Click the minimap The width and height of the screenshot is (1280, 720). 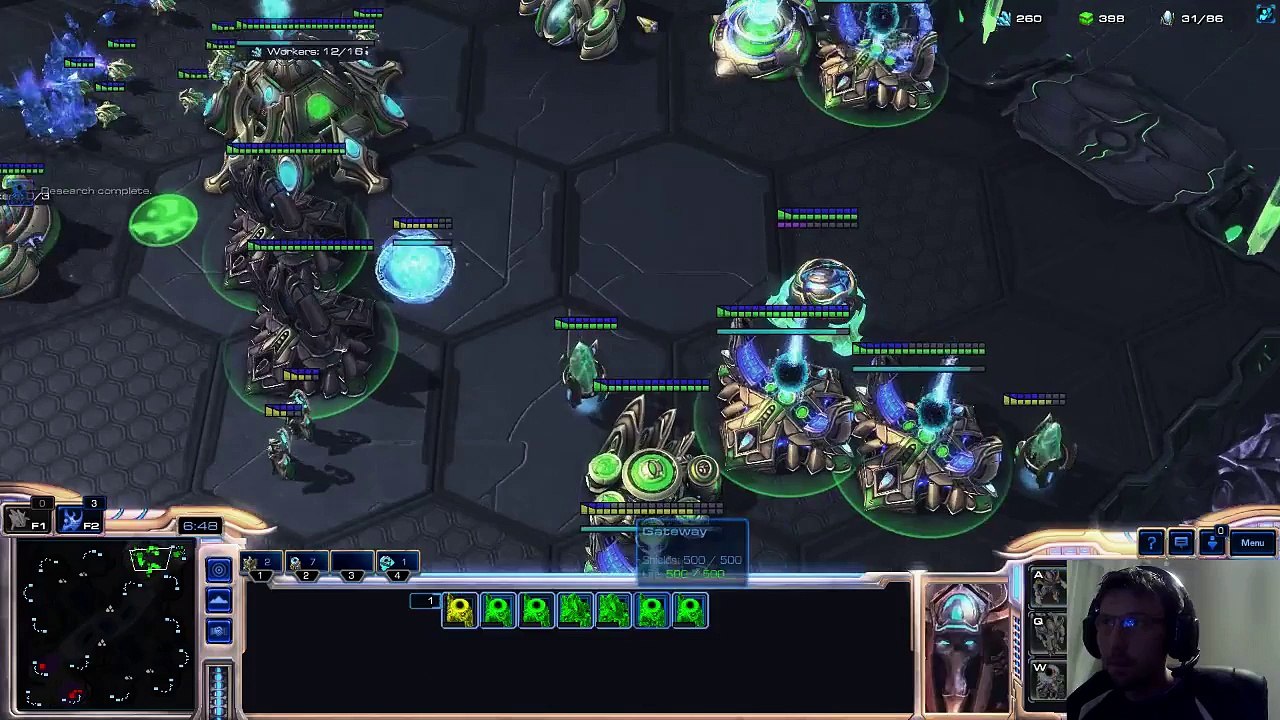point(105,625)
